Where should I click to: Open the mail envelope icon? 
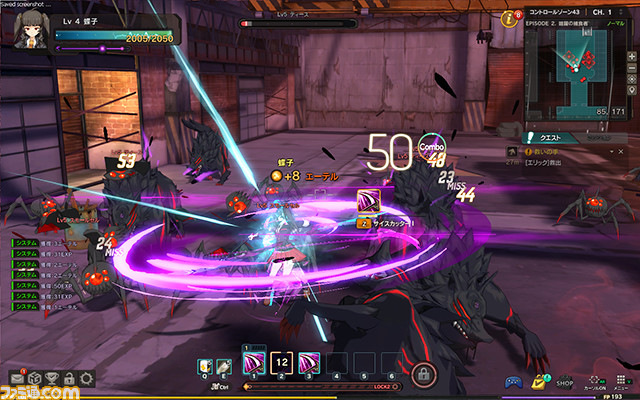(x=18, y=378)
